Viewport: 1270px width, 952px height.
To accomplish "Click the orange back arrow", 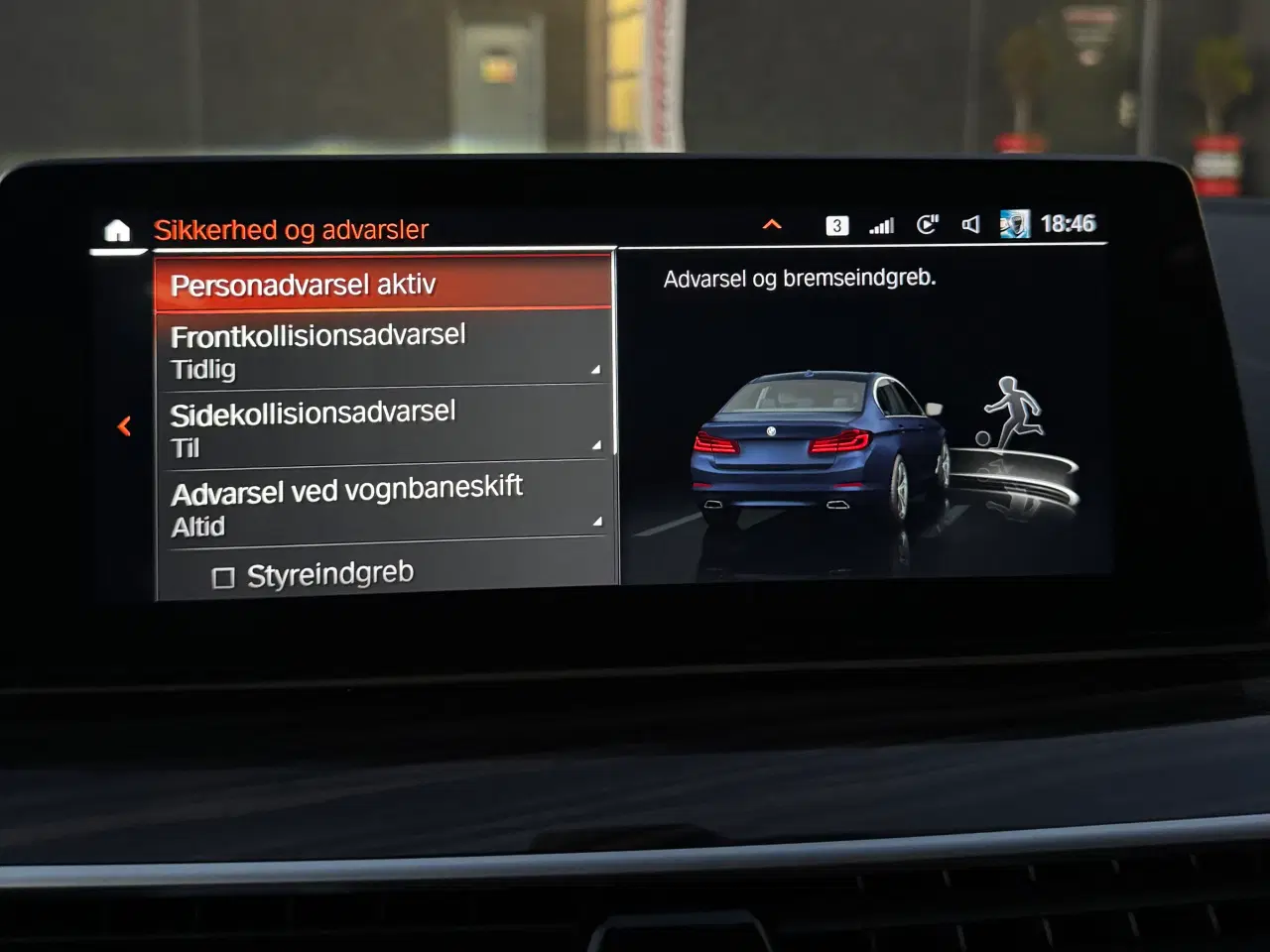I will [124, 426].
